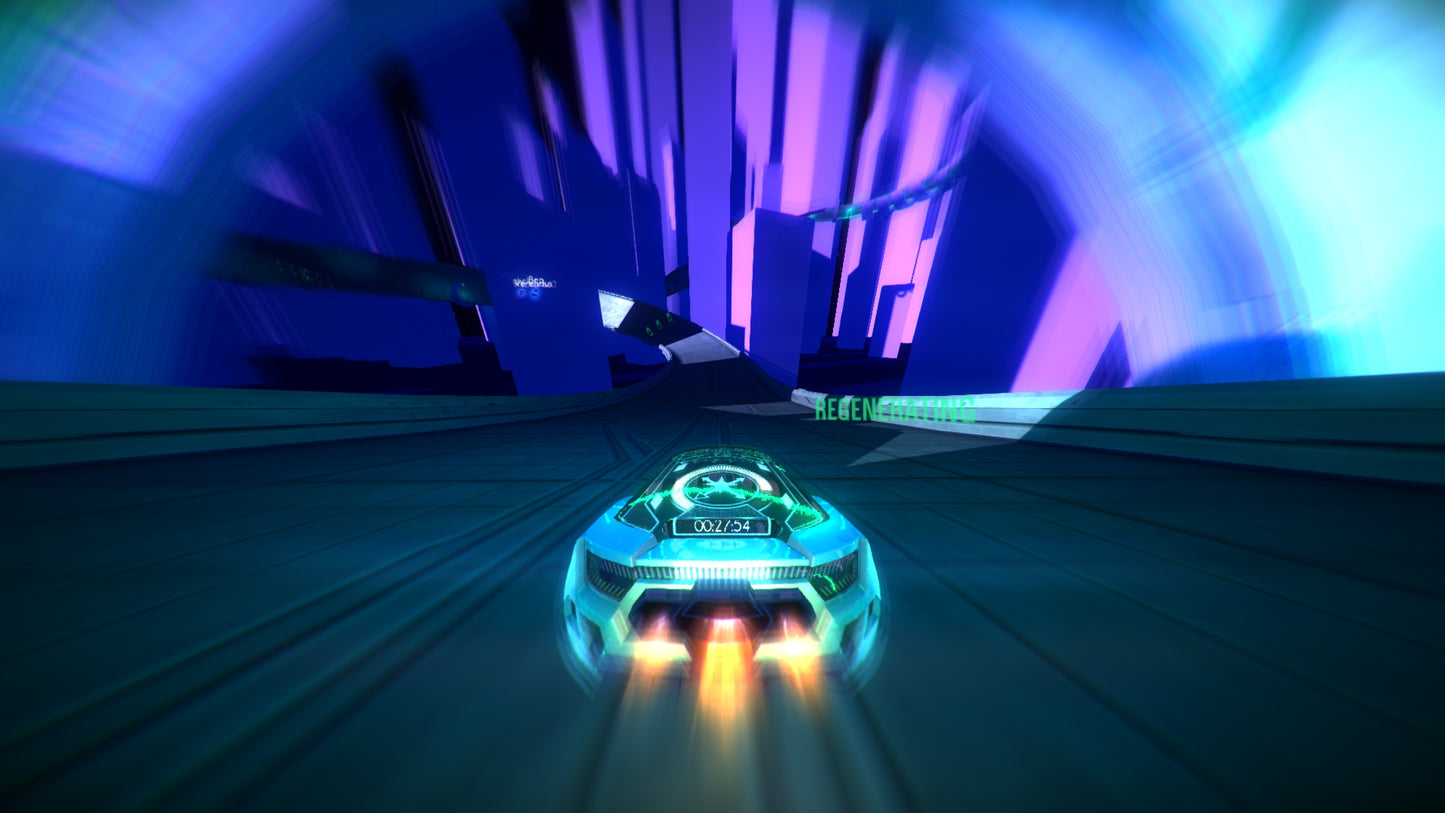Click the bright cyan light strip under the windshield
This screenshot has width=1445, height=813.
coord(726,571)
